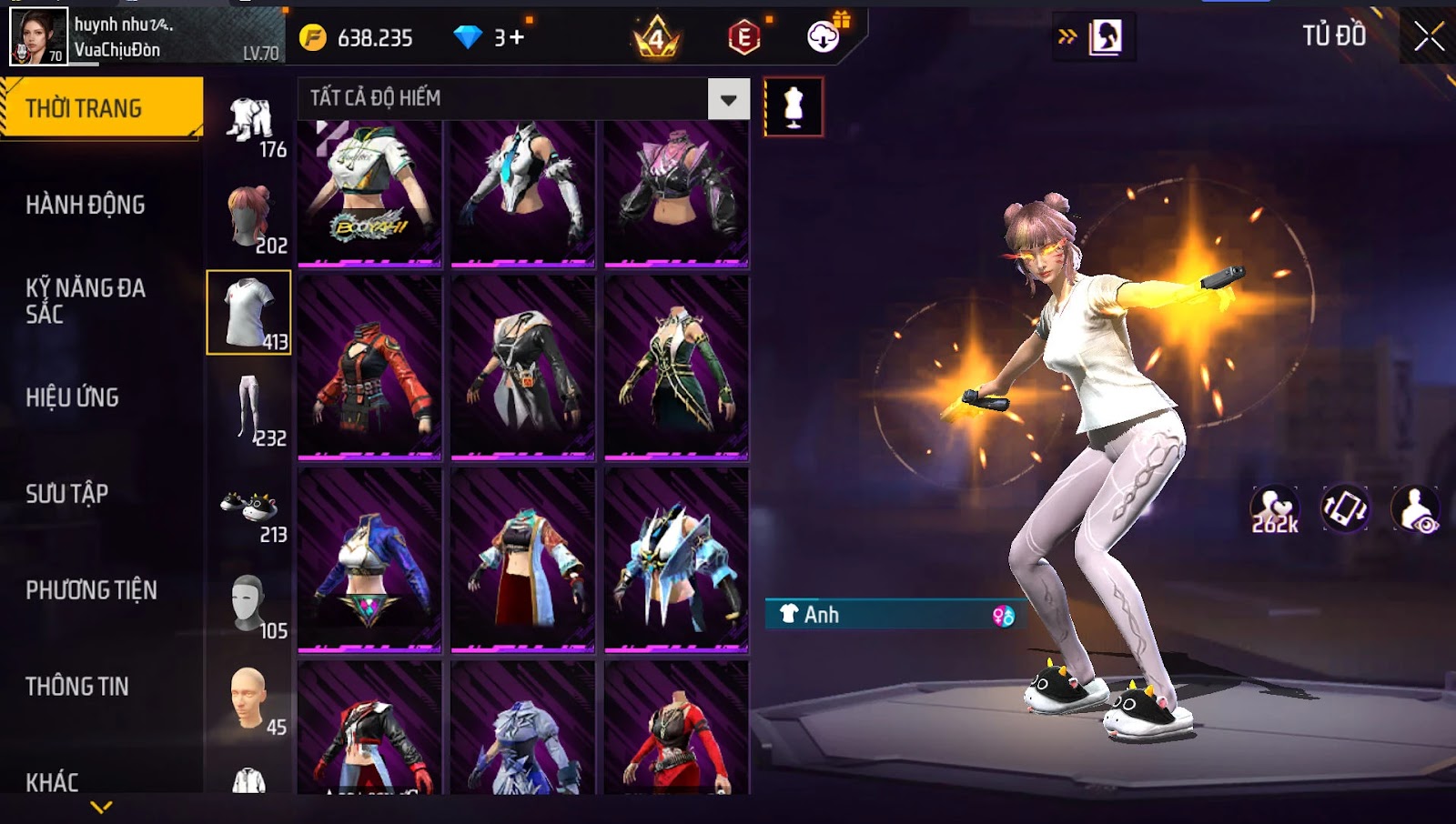Pick the shoes category with 213 items
1456x824 pixels.
click(x=249, y=511)
